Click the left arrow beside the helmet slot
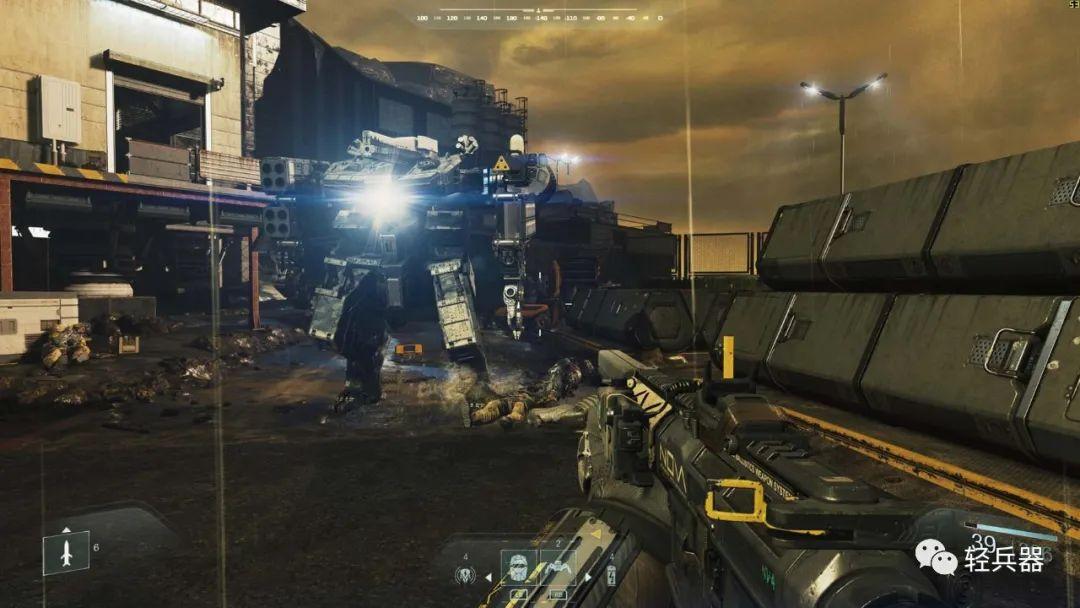Image resolution: width=1080 pixels, height=608 pixels. click(489, 577)
